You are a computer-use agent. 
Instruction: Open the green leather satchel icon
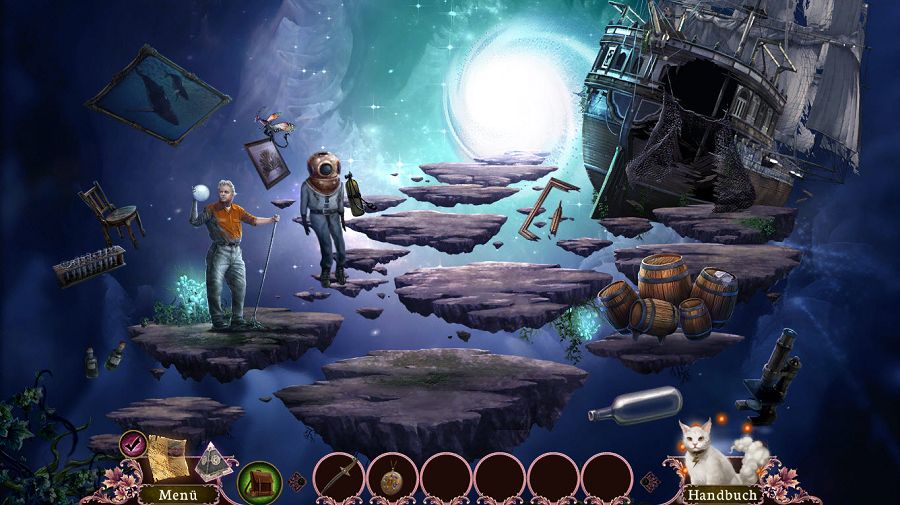coord(260,481)
